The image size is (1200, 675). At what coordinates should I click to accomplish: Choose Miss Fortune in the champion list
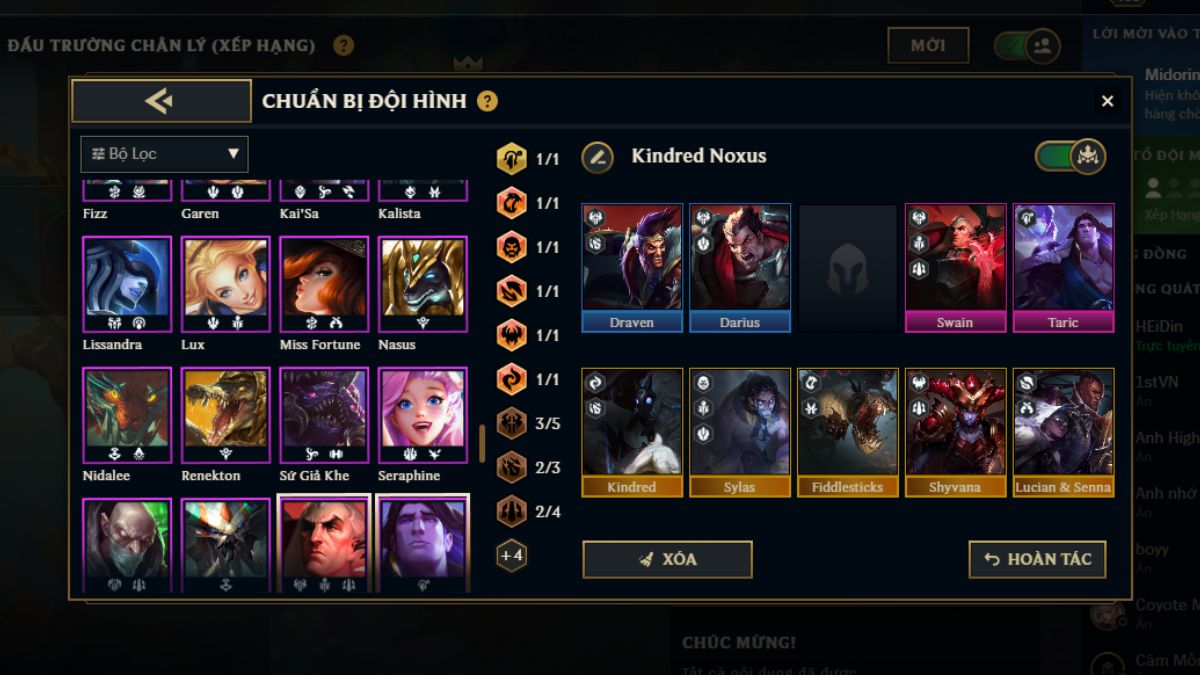point(323,285)
